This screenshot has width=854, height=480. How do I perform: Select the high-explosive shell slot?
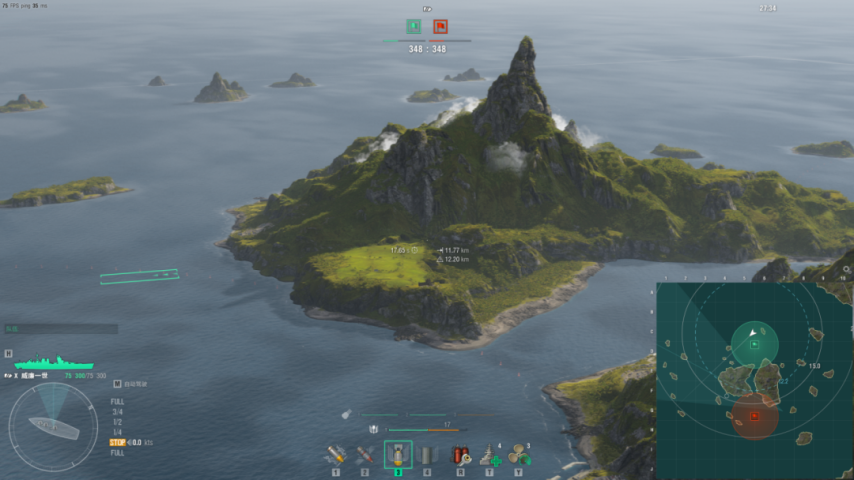pyautogui.click(x=336, y=455)
